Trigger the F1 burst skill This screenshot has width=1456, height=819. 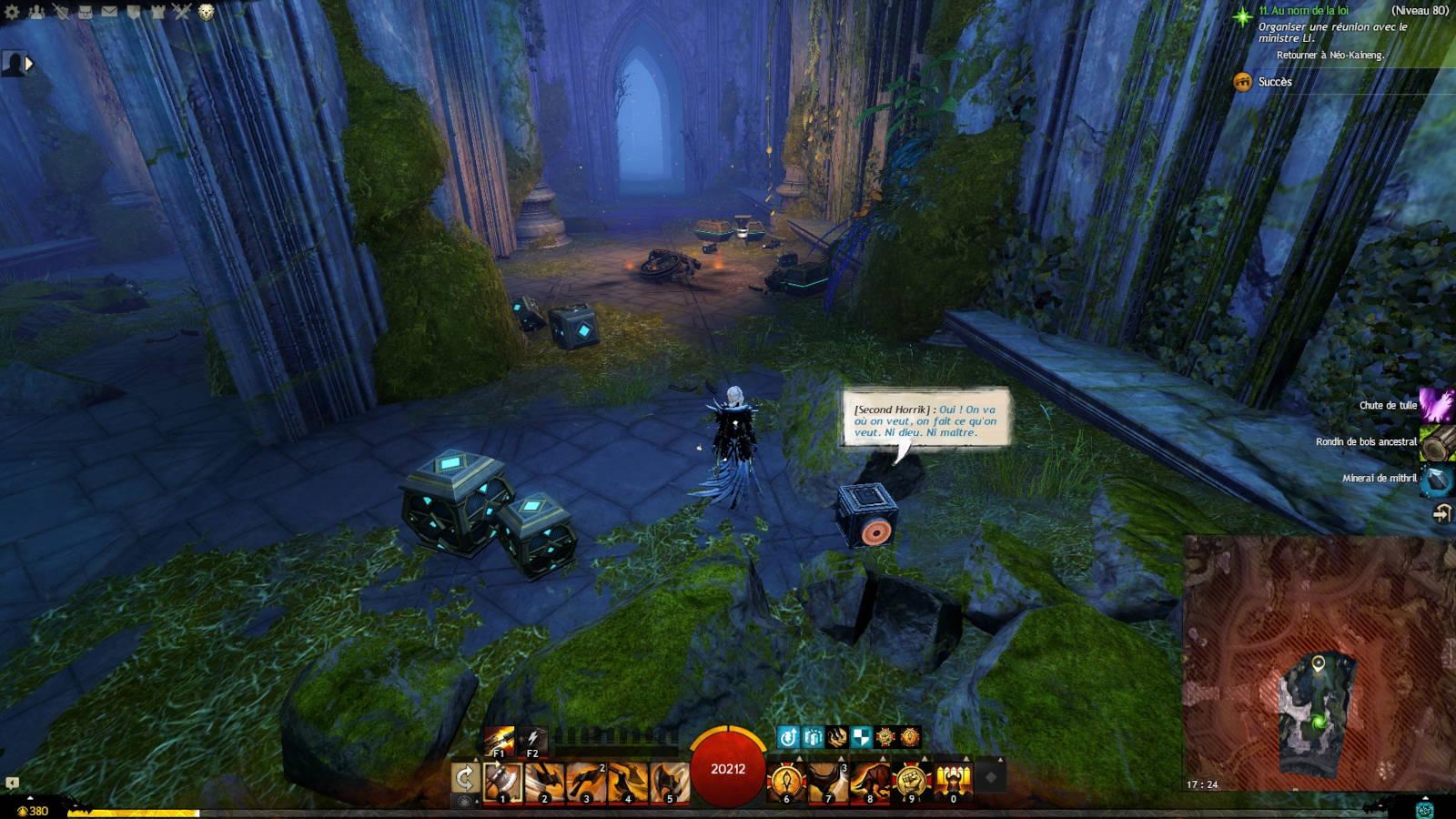(x=500, y=740)
